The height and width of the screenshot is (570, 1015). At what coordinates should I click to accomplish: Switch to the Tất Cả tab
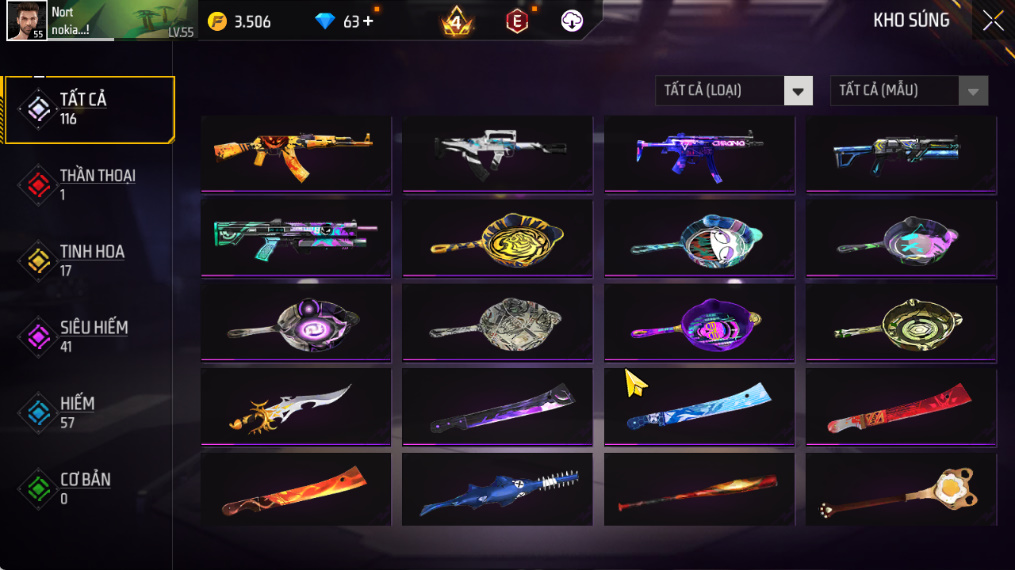click(x=88, y=108)
